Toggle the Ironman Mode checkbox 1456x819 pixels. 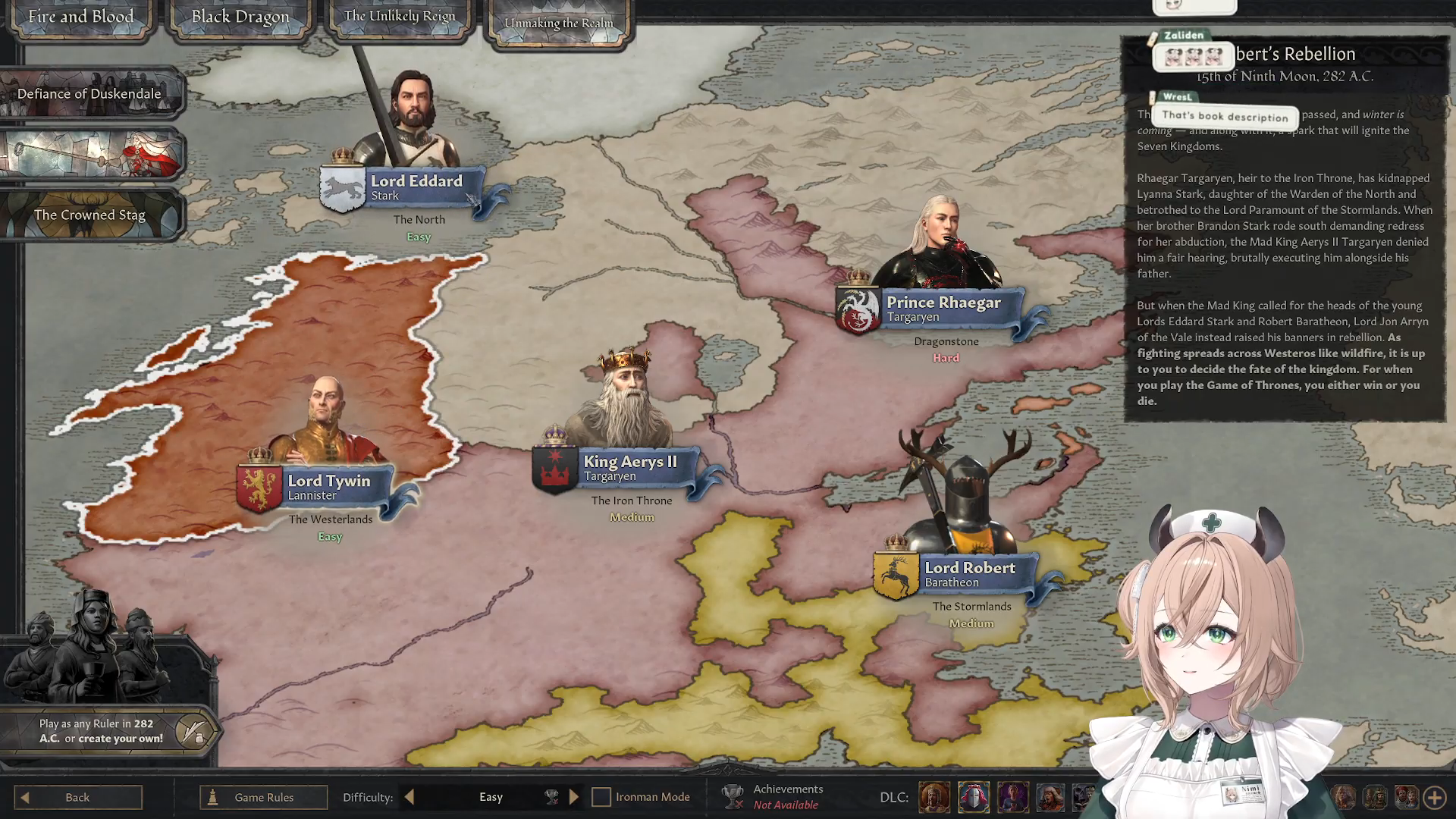coord(601,797)
